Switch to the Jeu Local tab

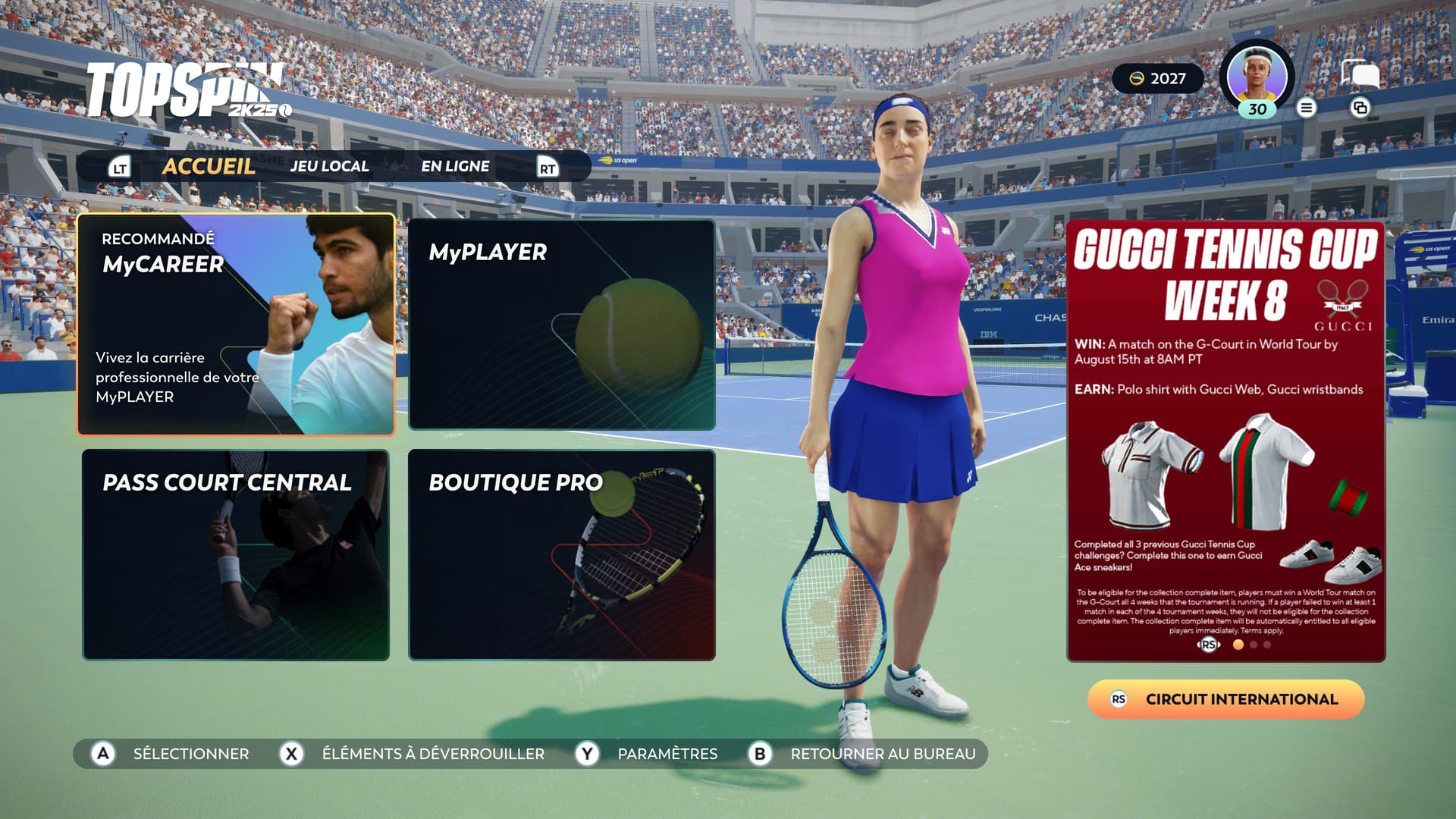click(329, 166)
